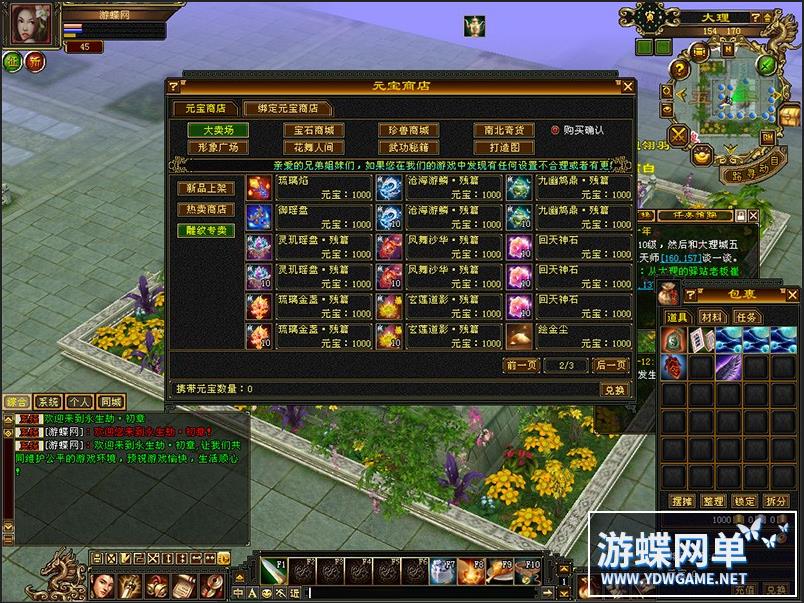Click the player portrait in the top-left corner

(30, 25)
